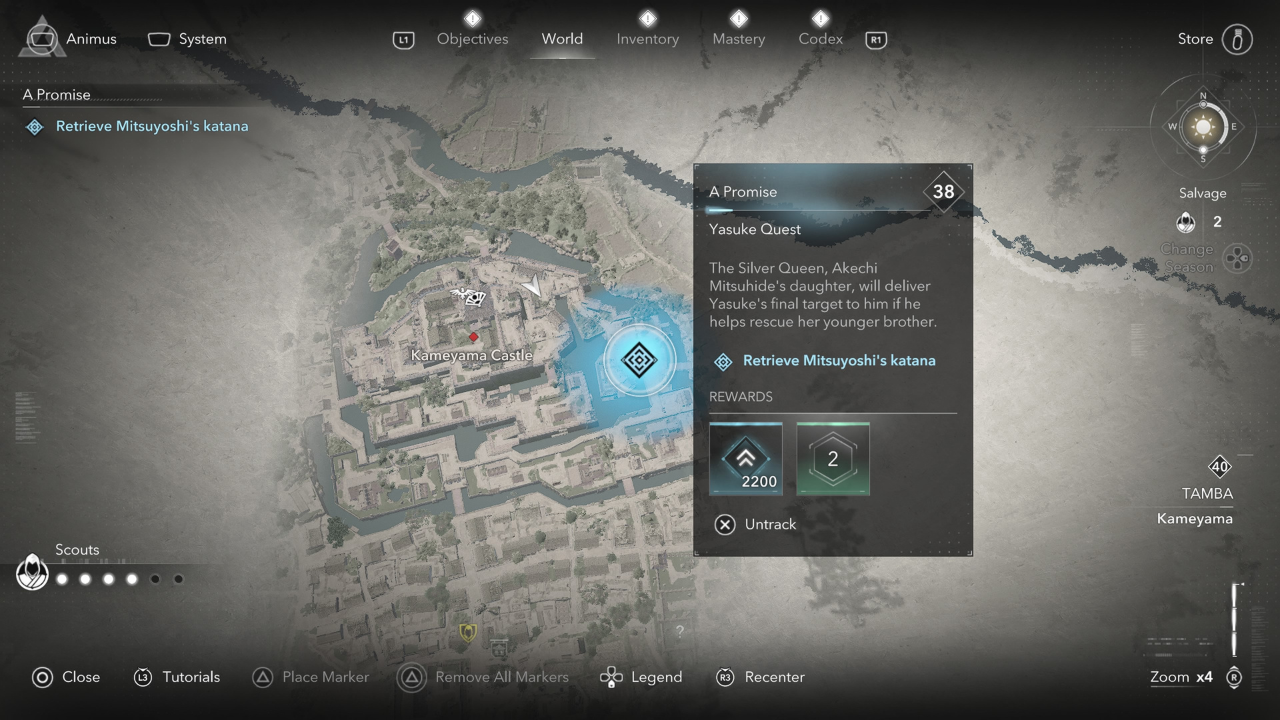The image size is (1280, 720).
Task: Switch to the Objectives tab
Action: 472,39
